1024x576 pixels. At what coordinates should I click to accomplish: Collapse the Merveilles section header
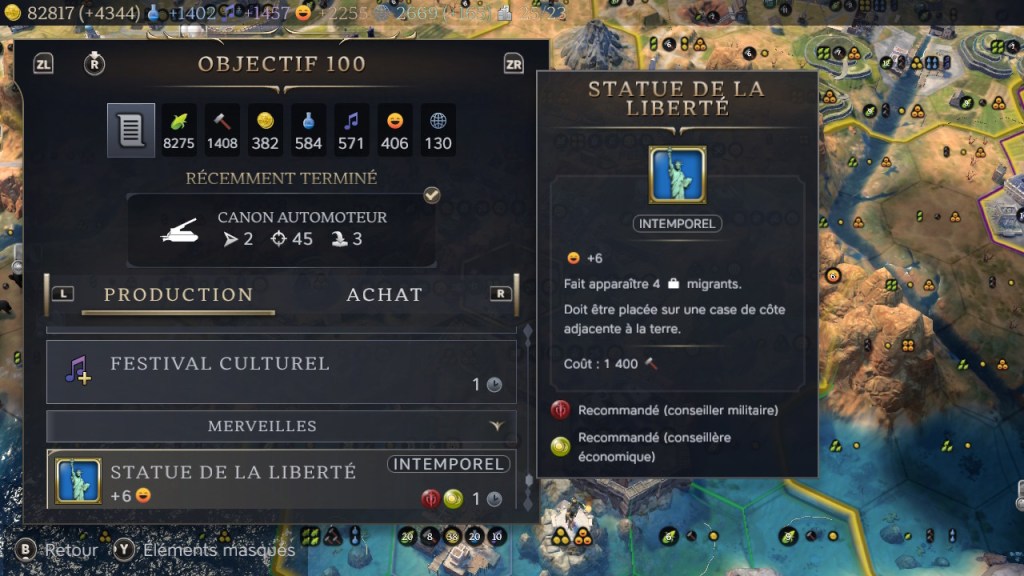pyautogui.click(x=281, y=426)
